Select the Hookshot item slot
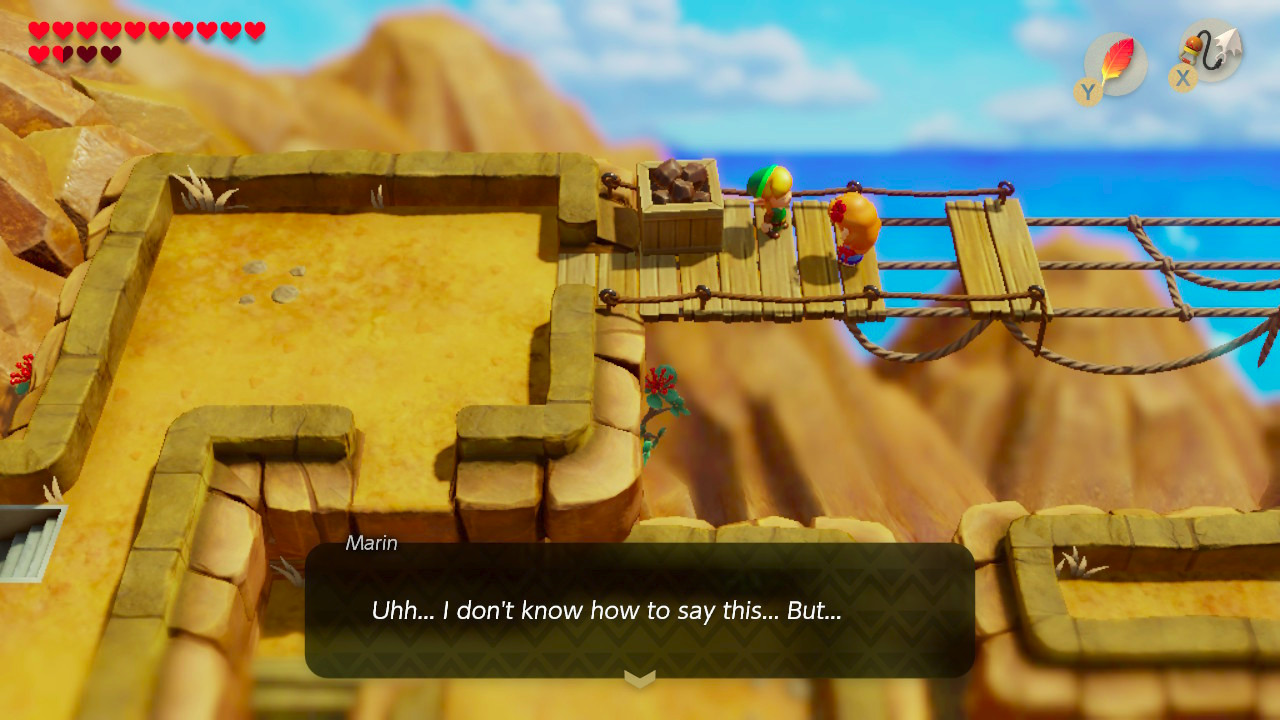1280x720 pixels. (1210, 51)
